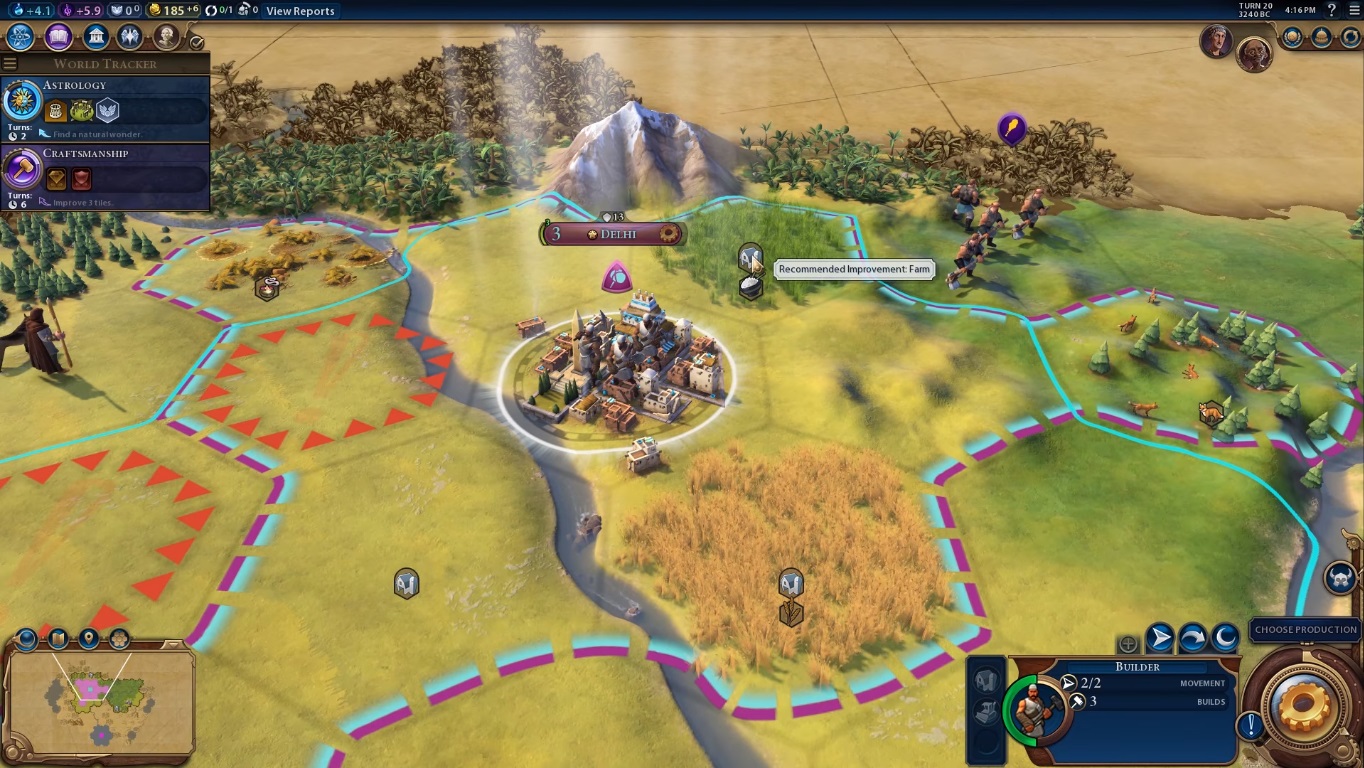Skip the Builder's turn with curved arrow

1193,637
